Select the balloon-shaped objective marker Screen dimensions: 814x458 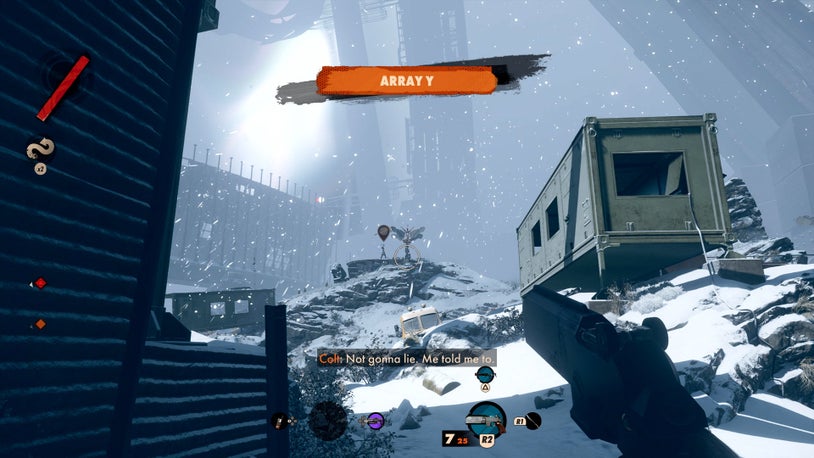[383, 233]
